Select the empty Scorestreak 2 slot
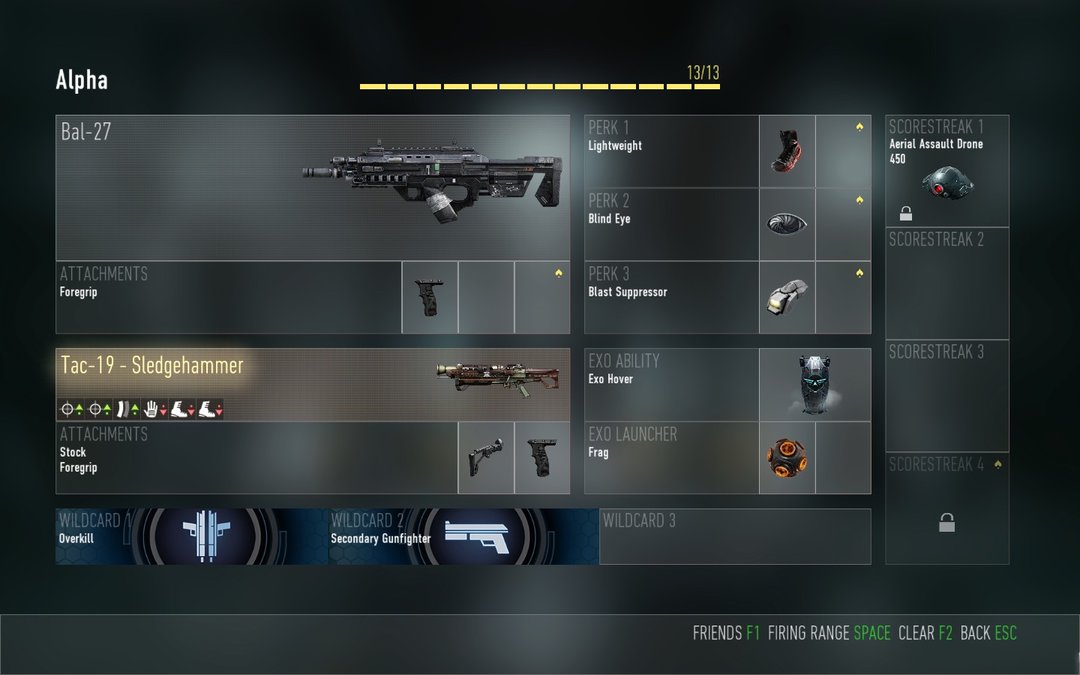Screen dimensions: 1080x675 (x=947, y=283)
